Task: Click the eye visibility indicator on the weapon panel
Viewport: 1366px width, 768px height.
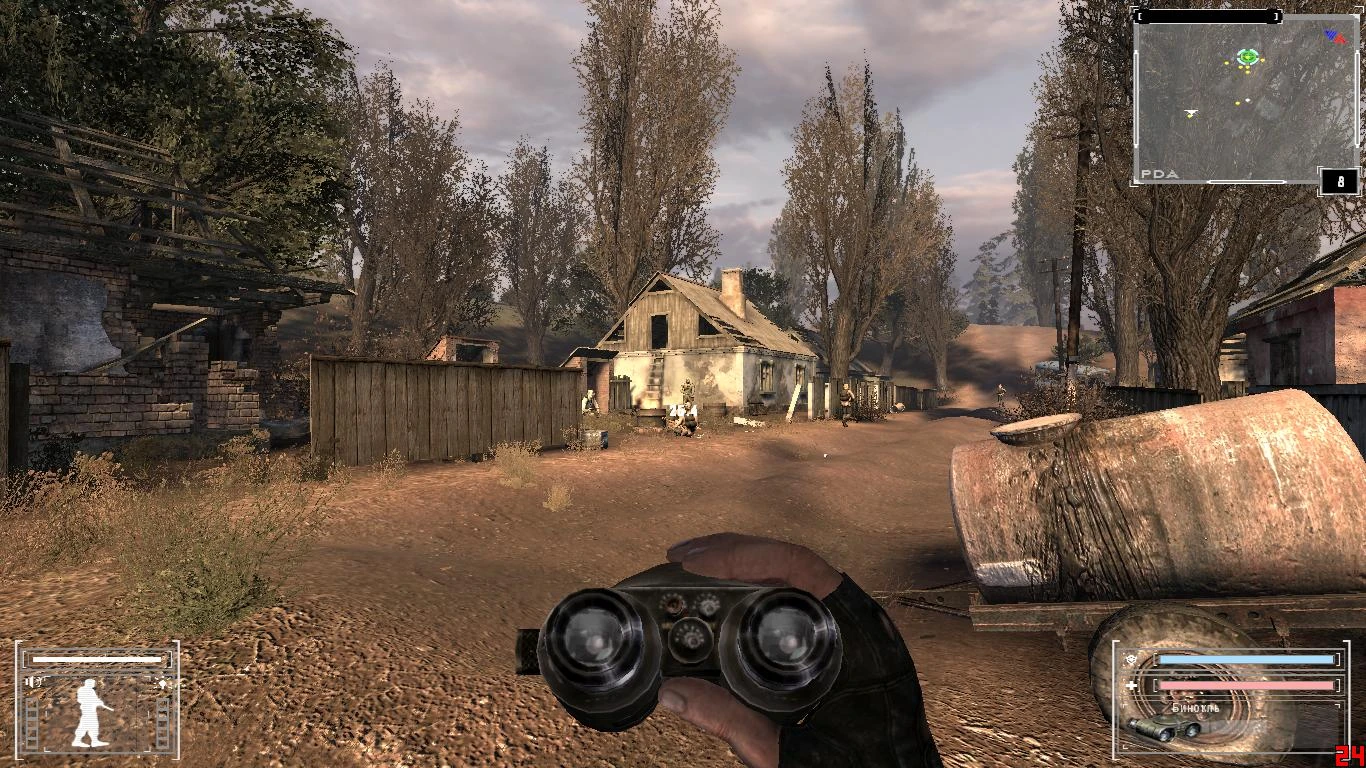Action: pos(1131,659)
